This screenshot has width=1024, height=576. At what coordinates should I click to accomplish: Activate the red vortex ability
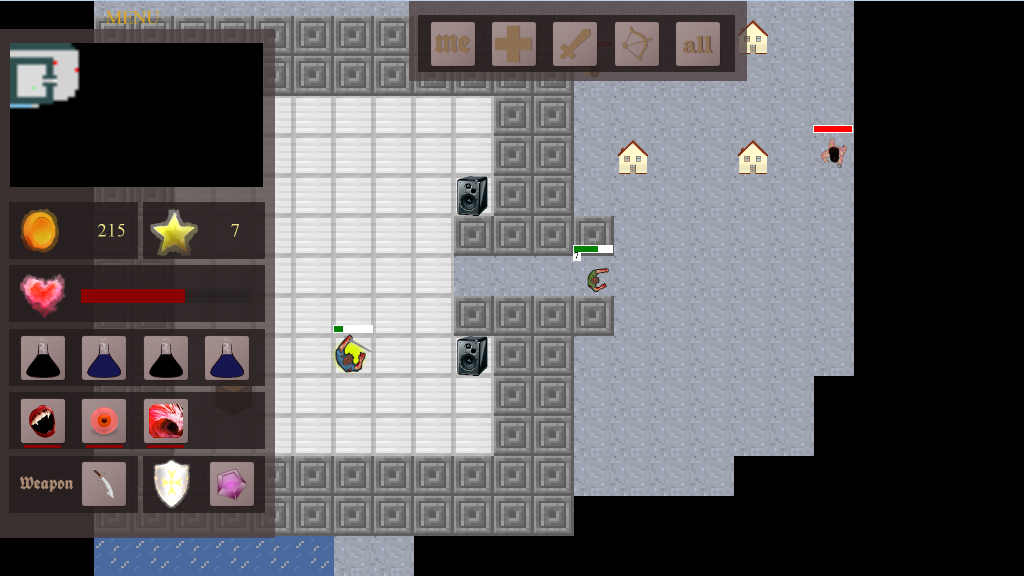point(166,421)
